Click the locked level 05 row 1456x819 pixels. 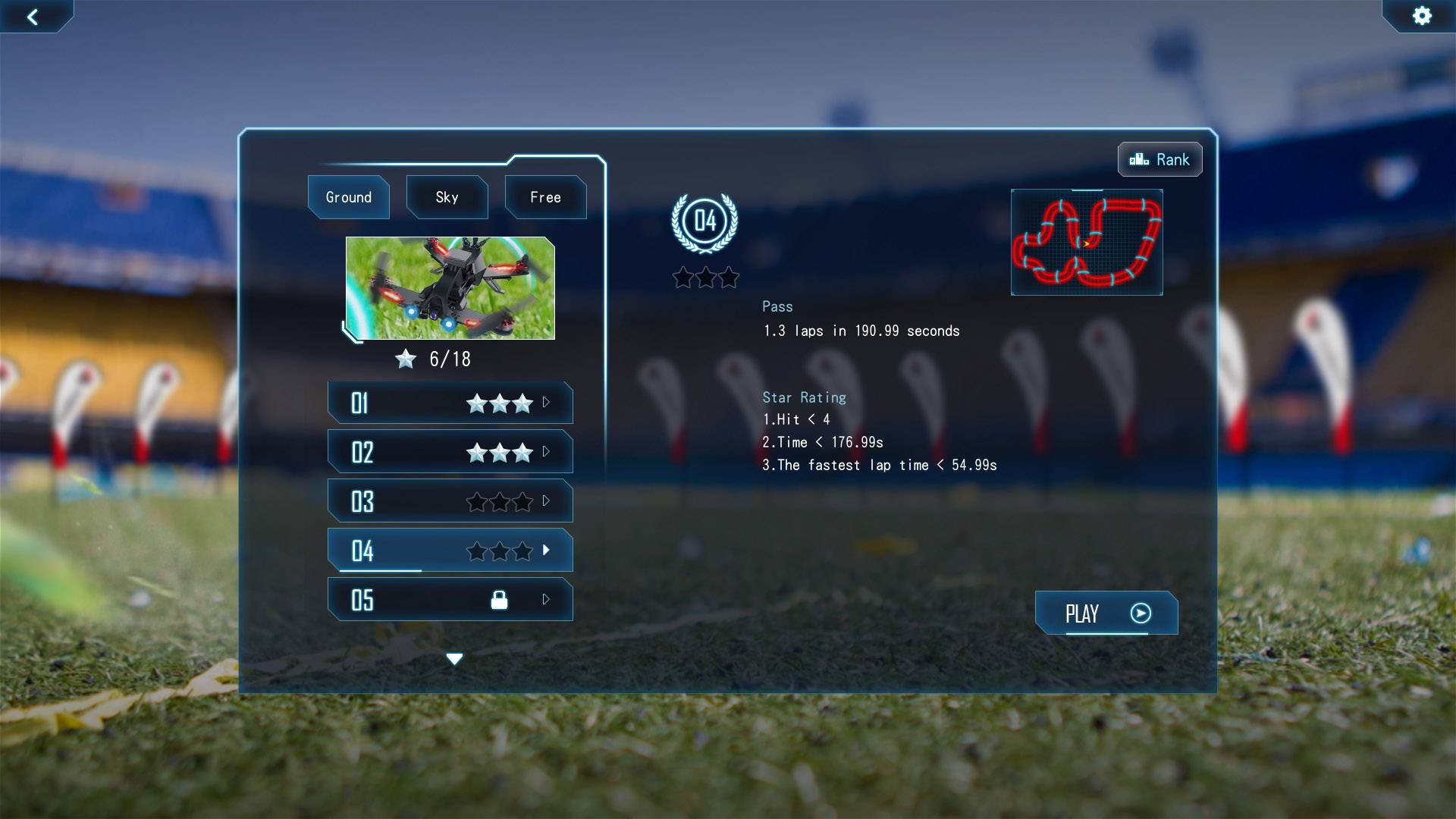click(450, 600)
